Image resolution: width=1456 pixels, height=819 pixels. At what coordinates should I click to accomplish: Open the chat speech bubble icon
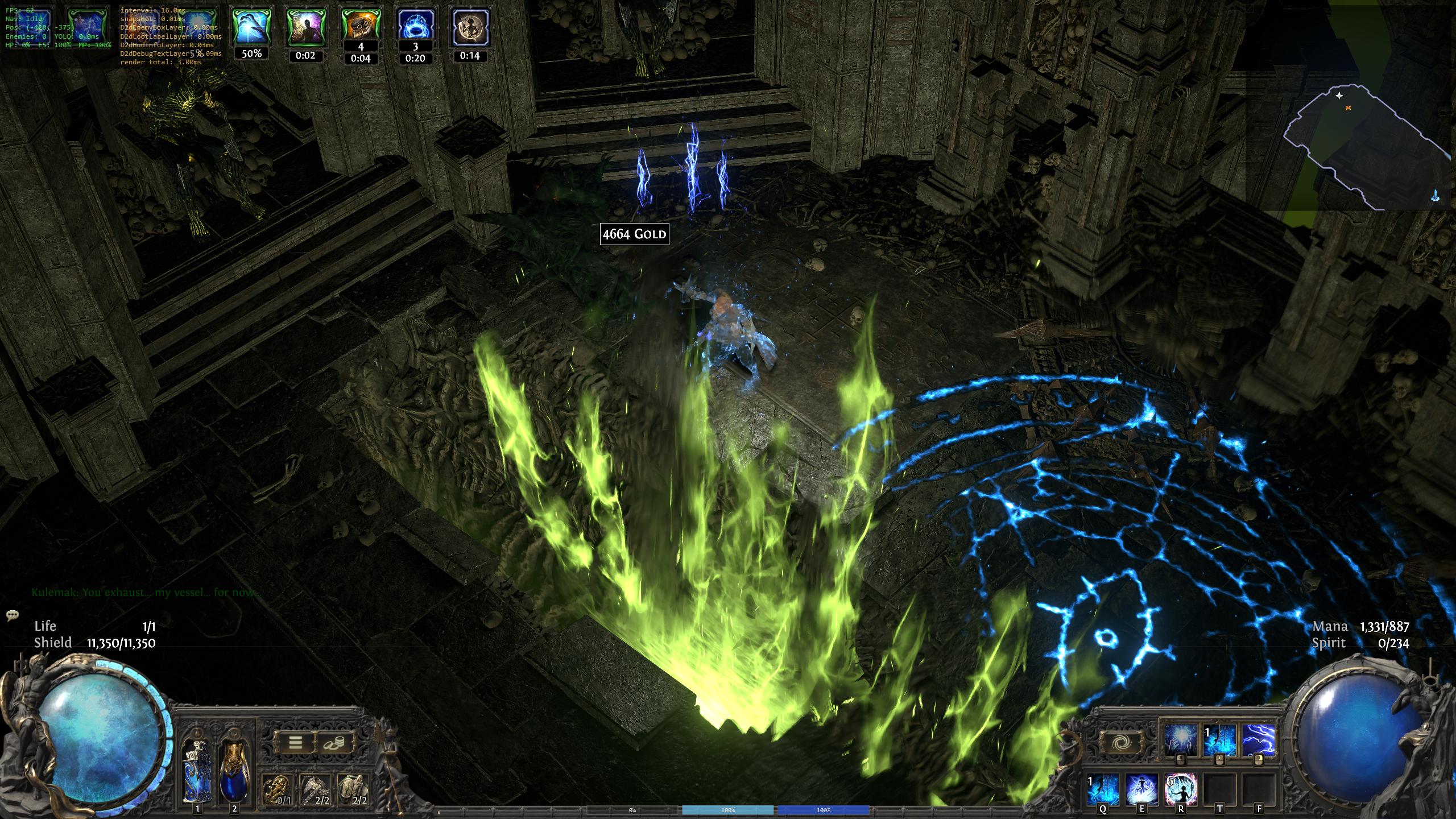[13, 615]
